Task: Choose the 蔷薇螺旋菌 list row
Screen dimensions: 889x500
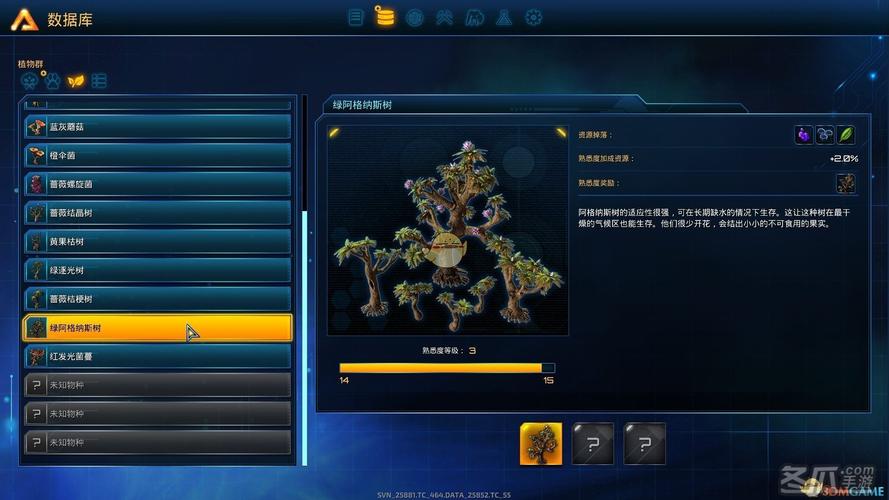Action: tap(157, 184)
